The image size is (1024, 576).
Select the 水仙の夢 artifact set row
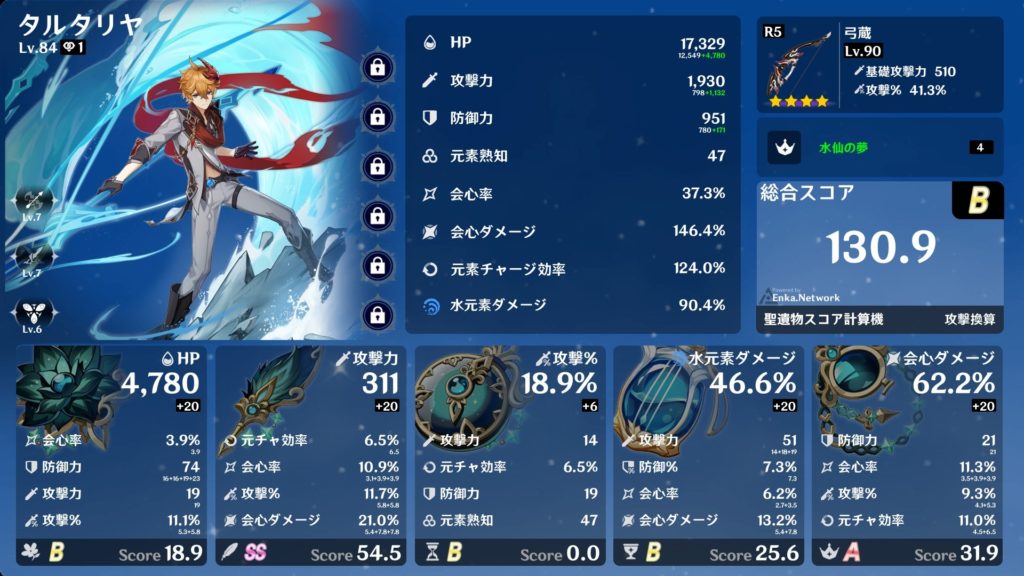[x=880, y=148]
